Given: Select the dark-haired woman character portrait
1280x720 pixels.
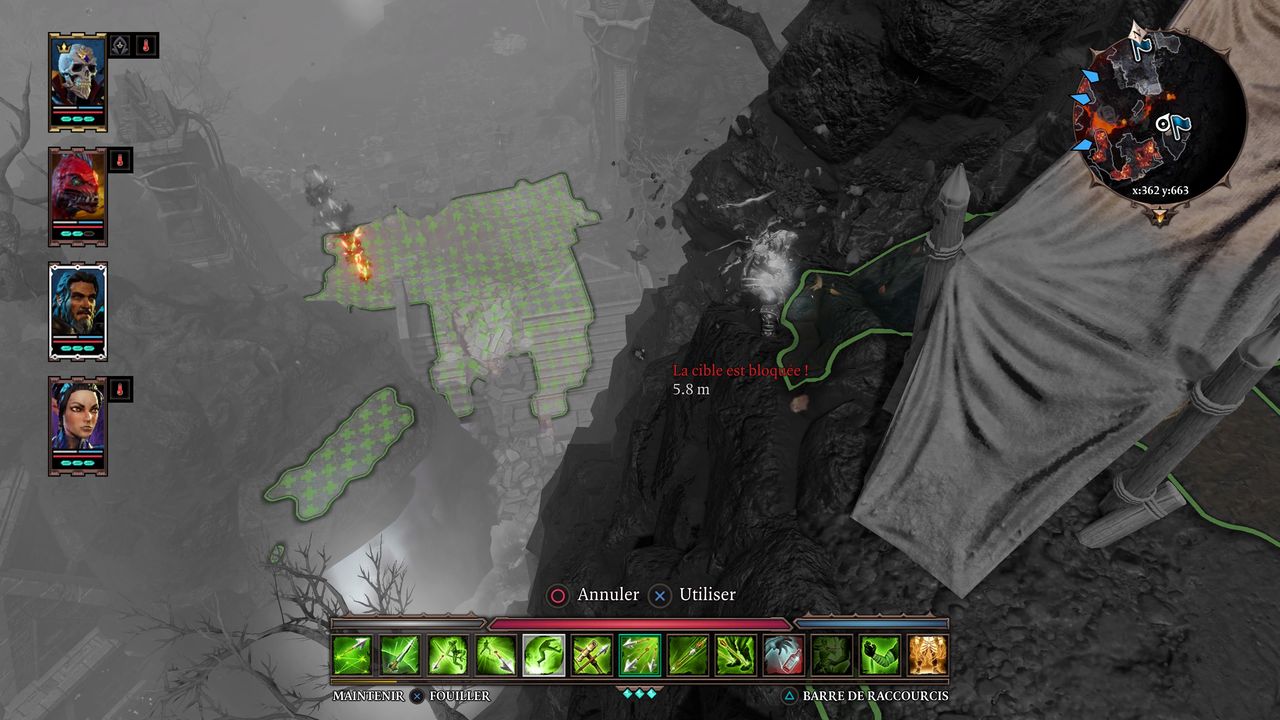Looking at the screenshot, I should coord(78,424).
